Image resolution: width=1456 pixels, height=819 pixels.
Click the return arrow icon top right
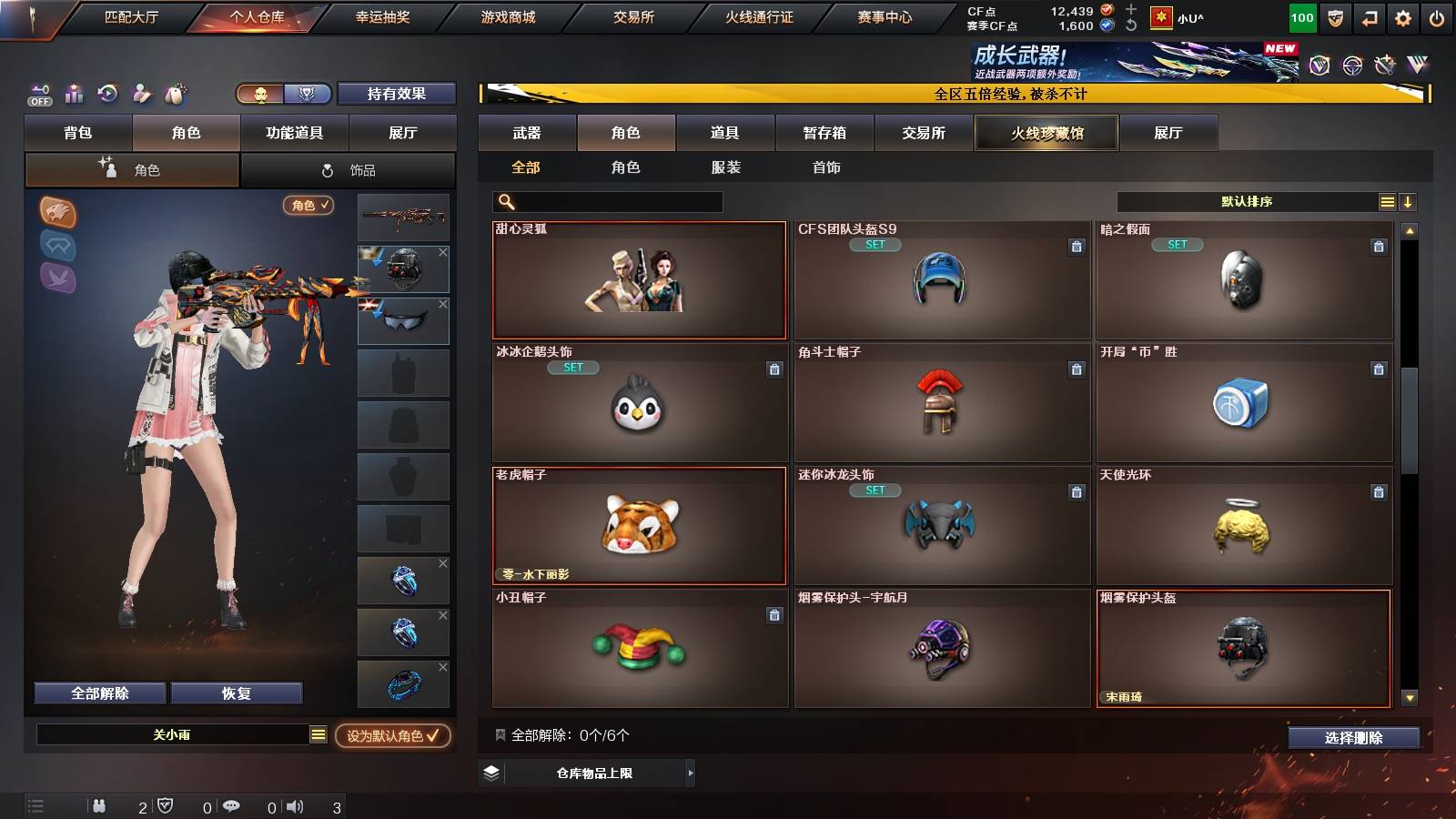[x=1368, y=16]
